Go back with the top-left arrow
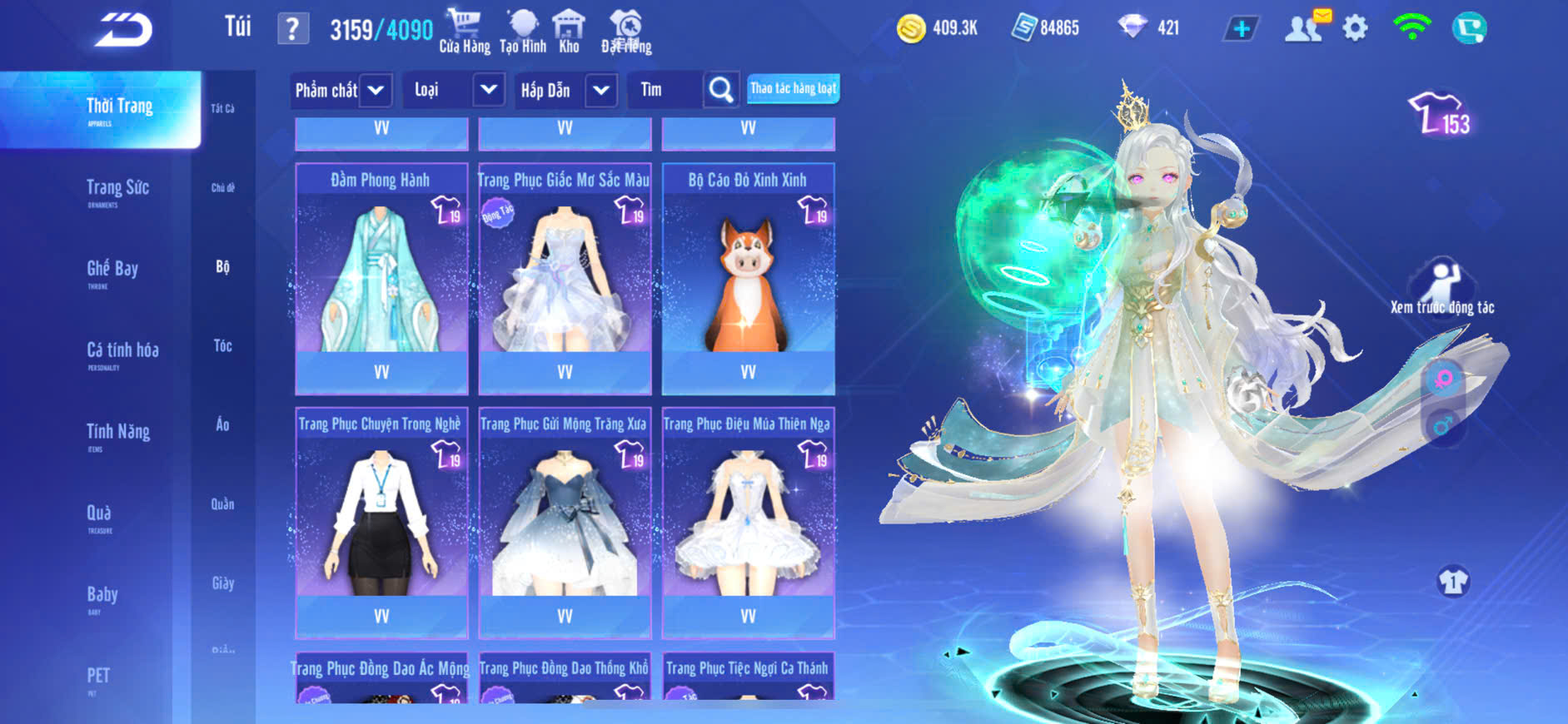This screenshot has height=724, width=1568. pyautogui.click(x=124, y=31)
